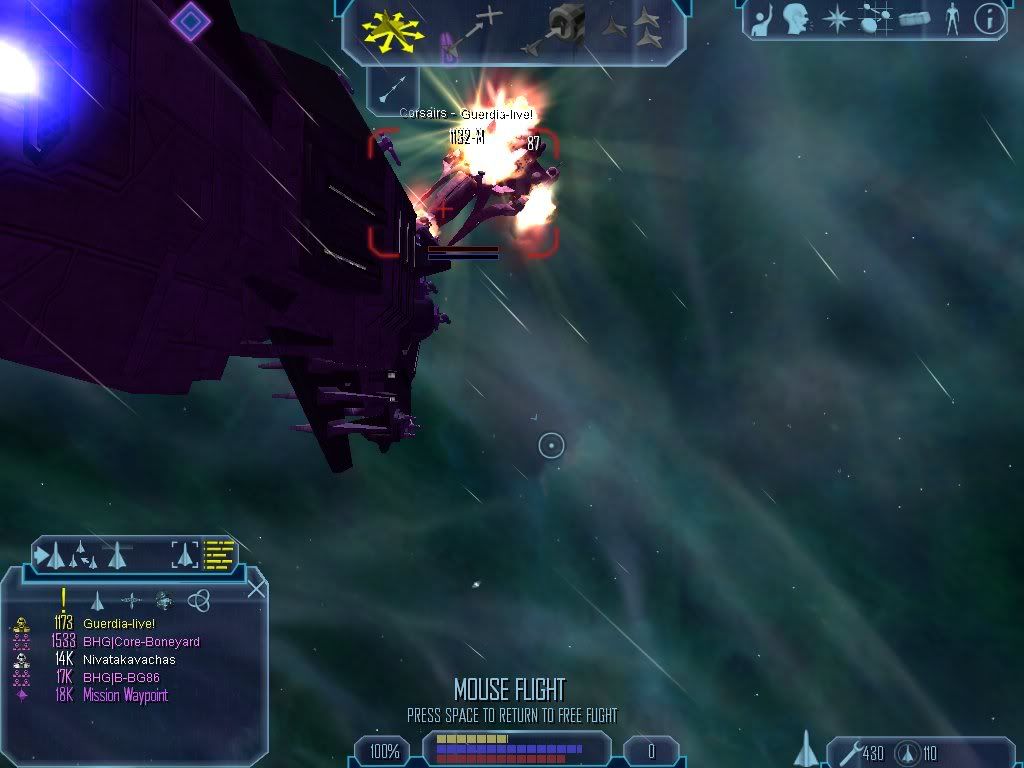Viewport: 1024px width, 768px height.
Task: Close the contact list panel
Action: (x=256, y=588)
